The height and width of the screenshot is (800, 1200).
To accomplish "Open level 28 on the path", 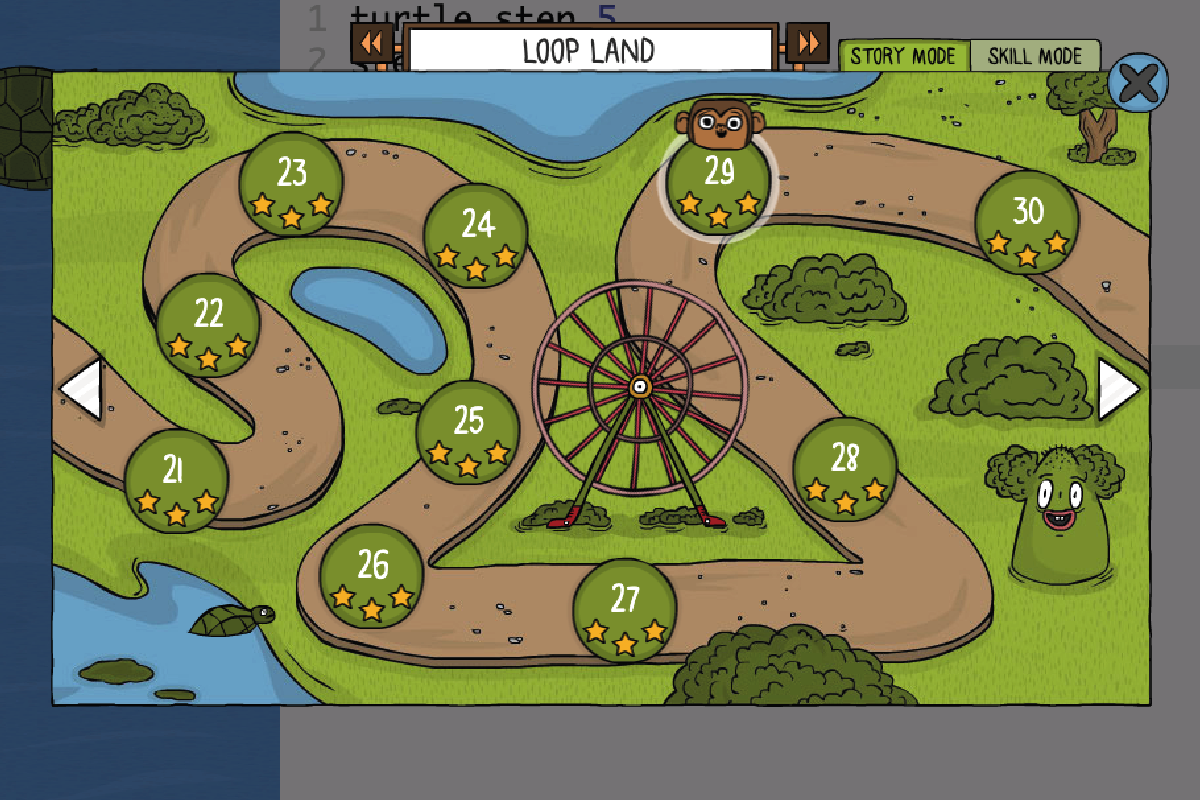I will (845, 469).
